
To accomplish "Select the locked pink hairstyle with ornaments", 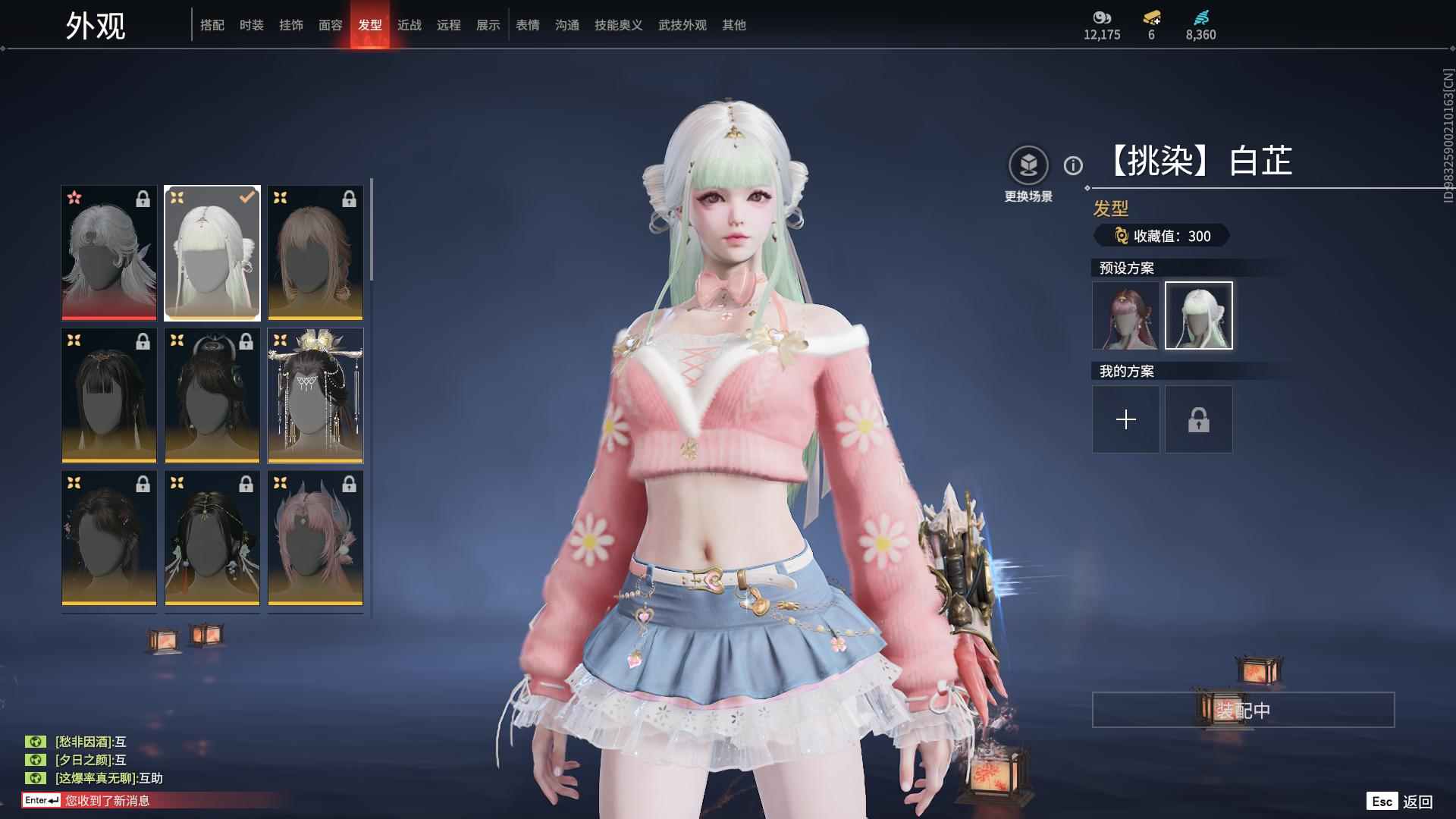I will pos(315,538).
